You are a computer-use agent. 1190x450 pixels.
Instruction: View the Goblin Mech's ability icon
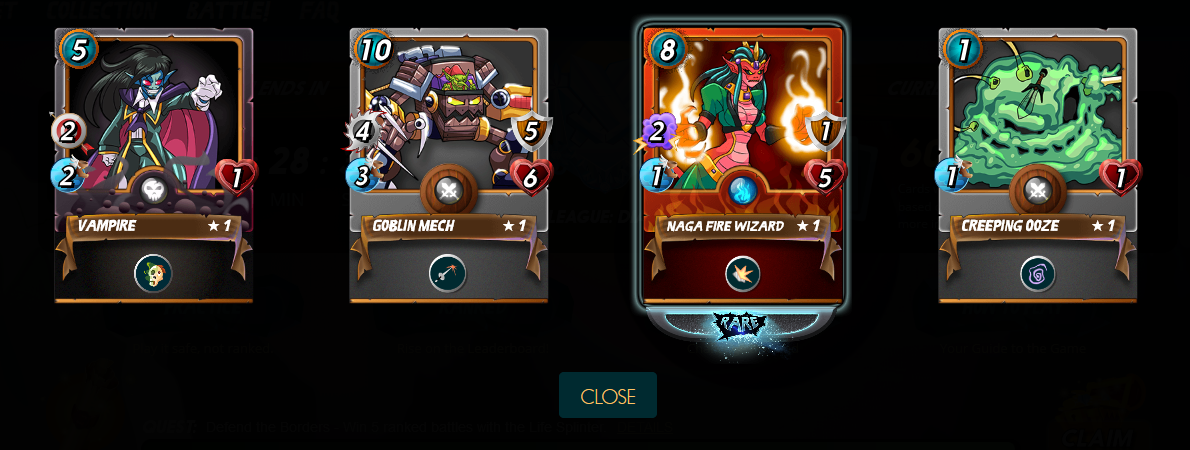coord(448,273)
